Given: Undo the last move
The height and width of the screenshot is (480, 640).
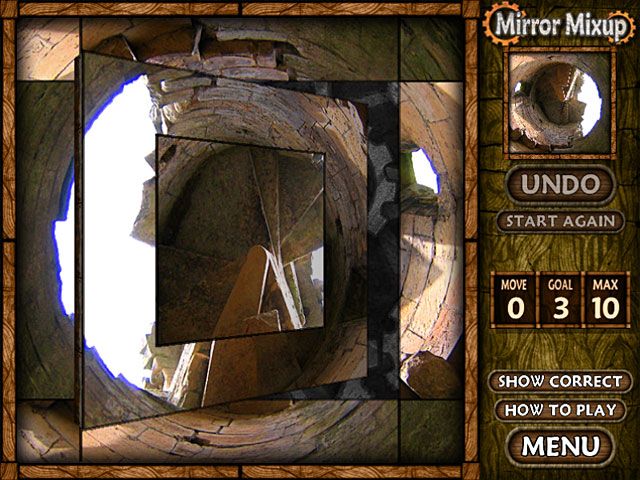Looking at the screenshot, I should [560, 185].
